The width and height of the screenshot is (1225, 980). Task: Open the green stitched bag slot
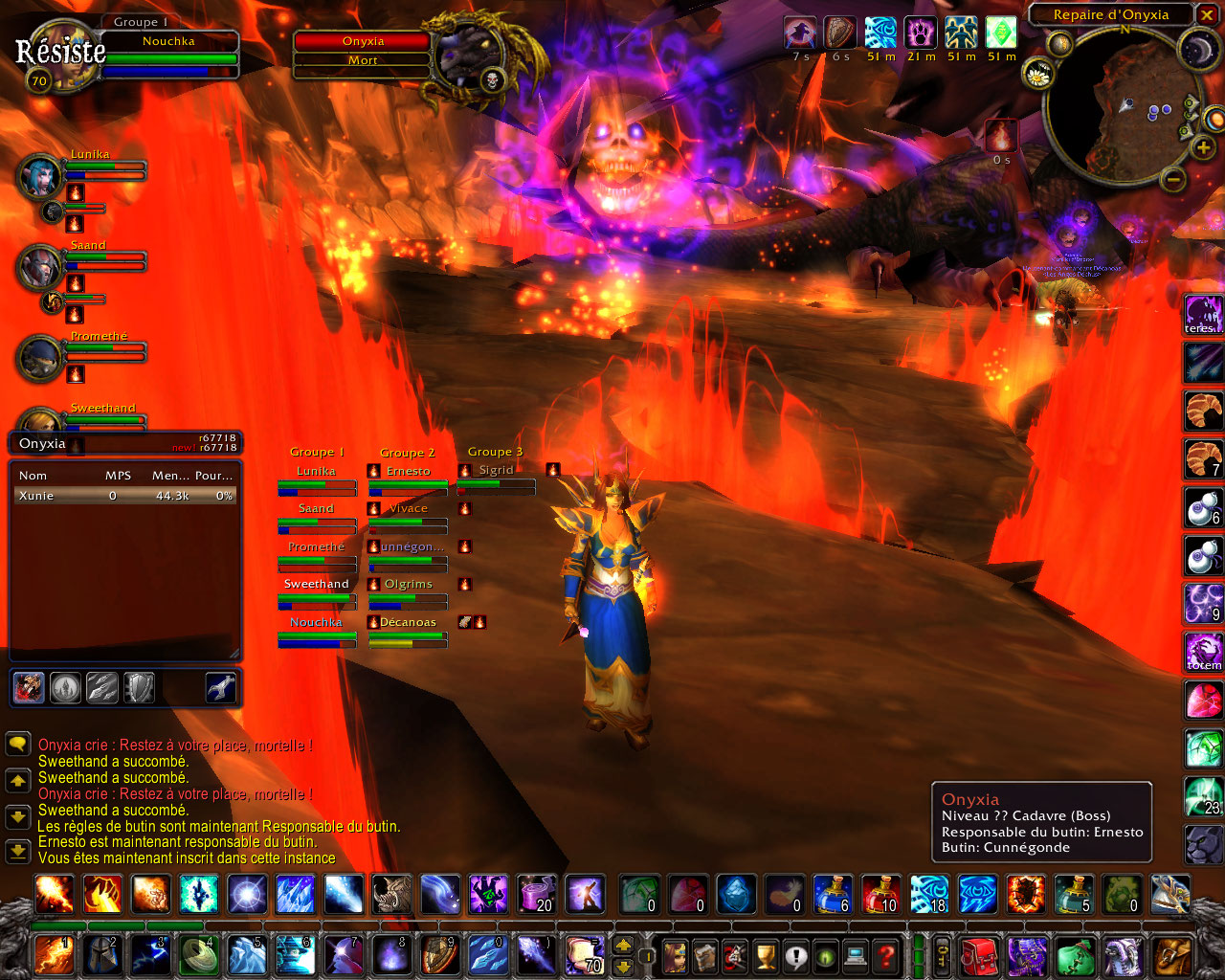[1076, 955]
